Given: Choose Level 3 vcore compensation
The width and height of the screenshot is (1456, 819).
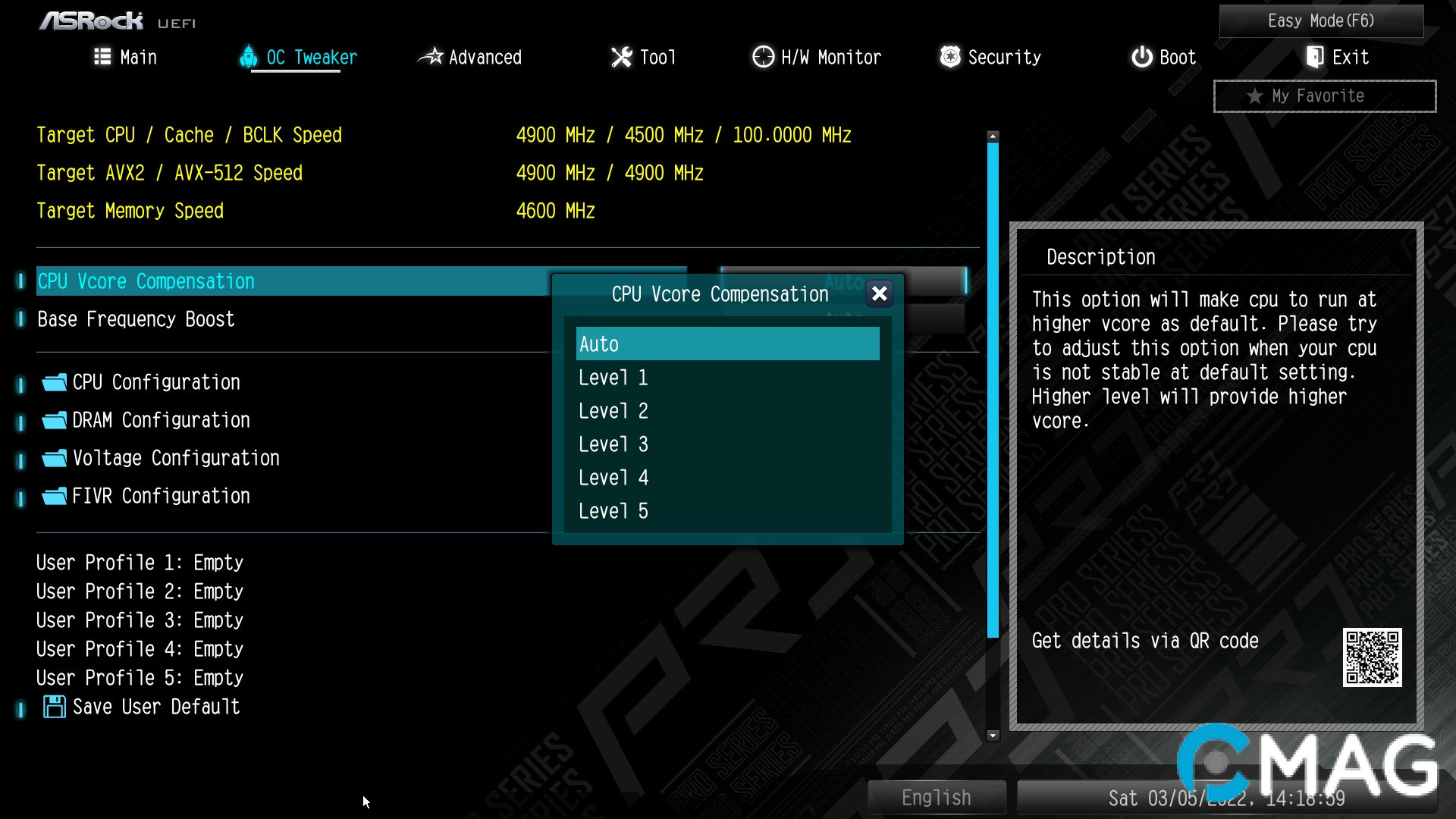Looking at the screenshot, I should pos(613,444).
